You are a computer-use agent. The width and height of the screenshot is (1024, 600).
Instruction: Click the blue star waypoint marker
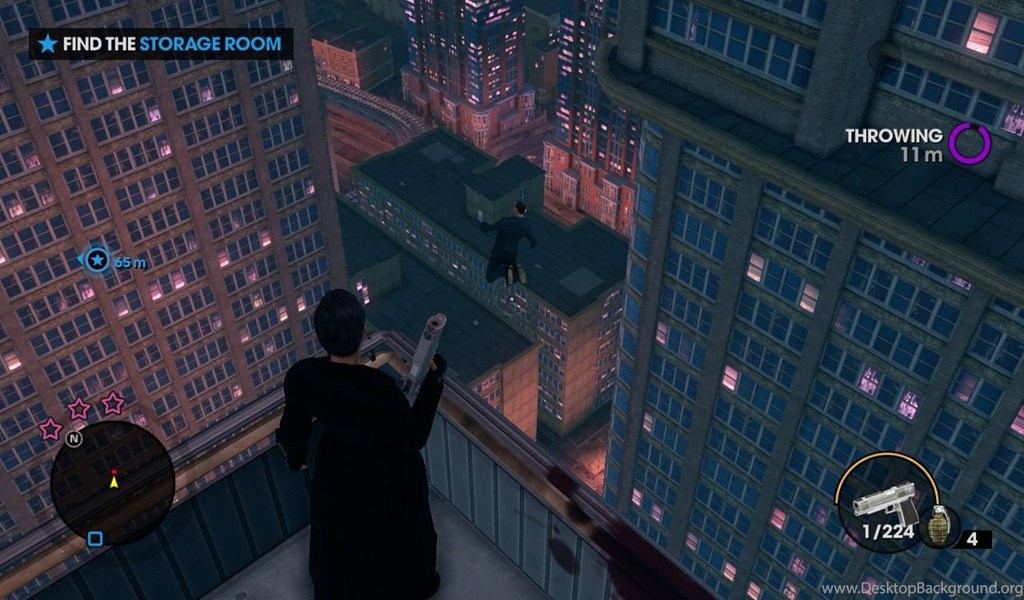click(x=97, y=261)
